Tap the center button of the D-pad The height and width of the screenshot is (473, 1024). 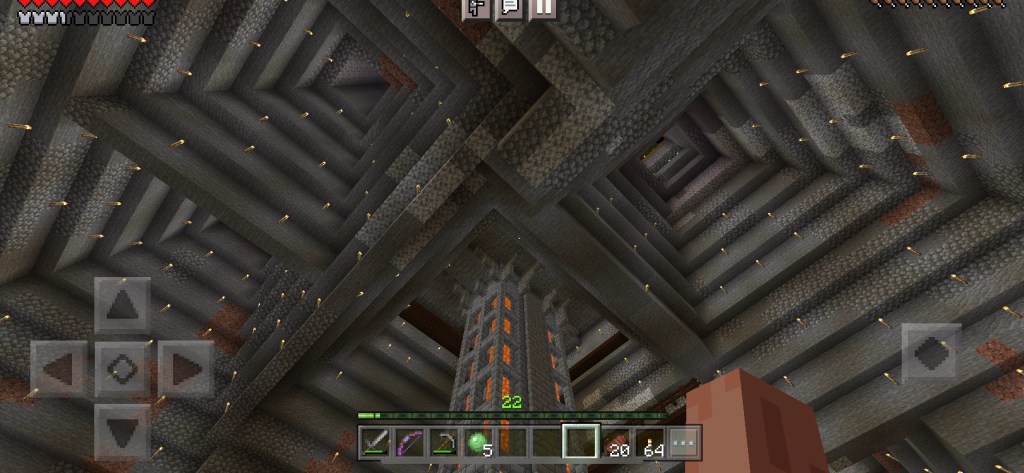(122, 369)
